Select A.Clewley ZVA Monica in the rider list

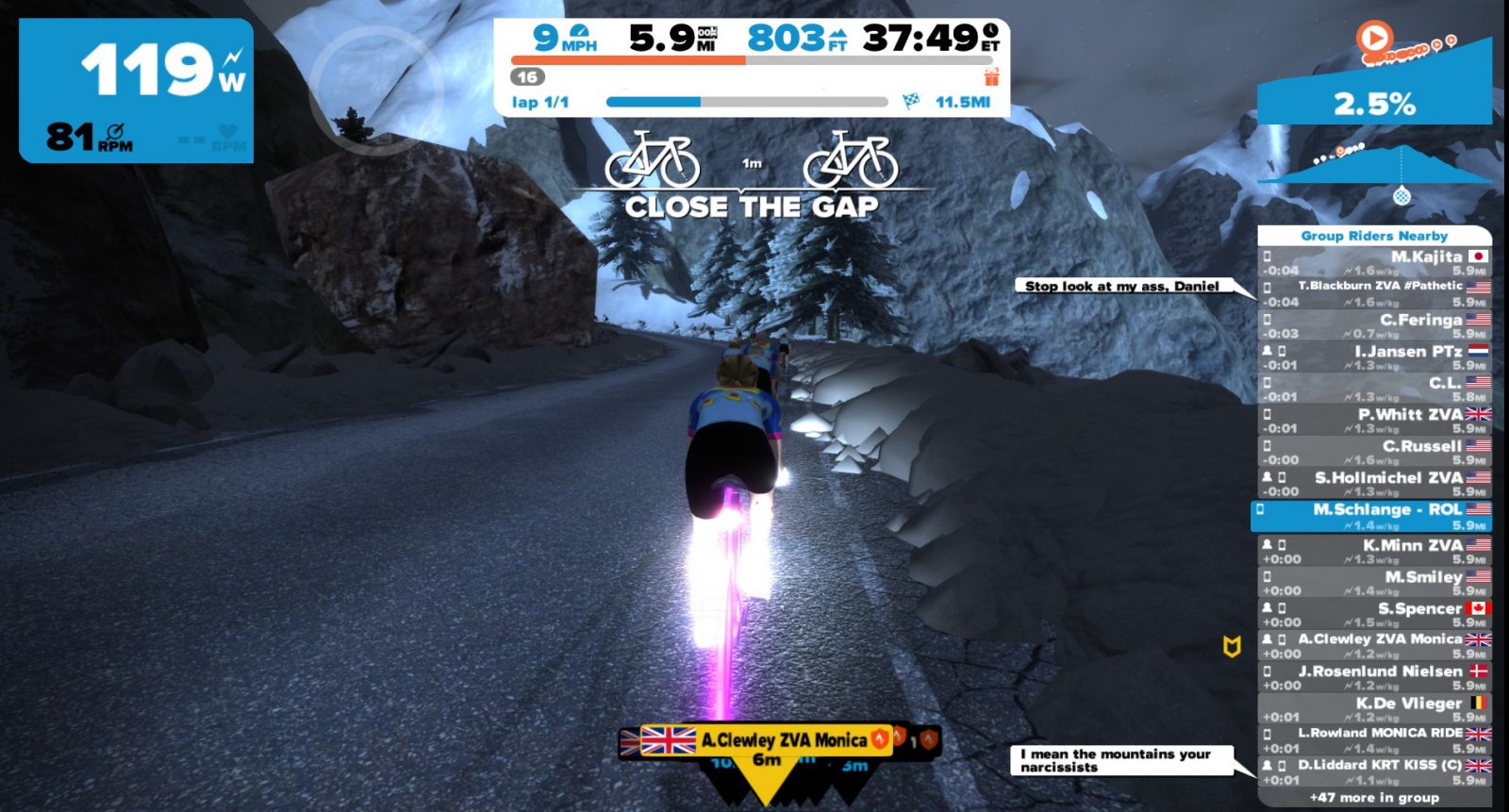pyautogui.click(x=1374, y=646)
